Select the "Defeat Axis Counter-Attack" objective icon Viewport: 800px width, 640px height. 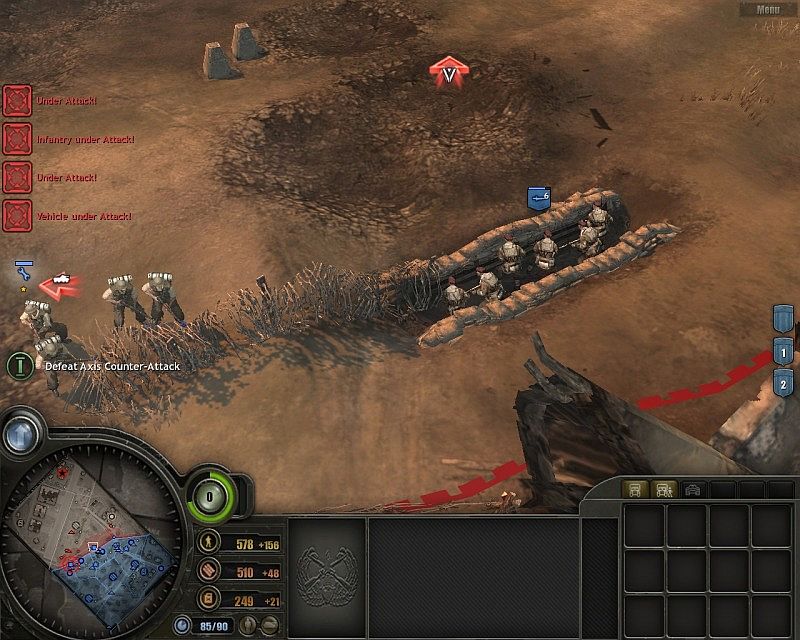pos(19,365)
